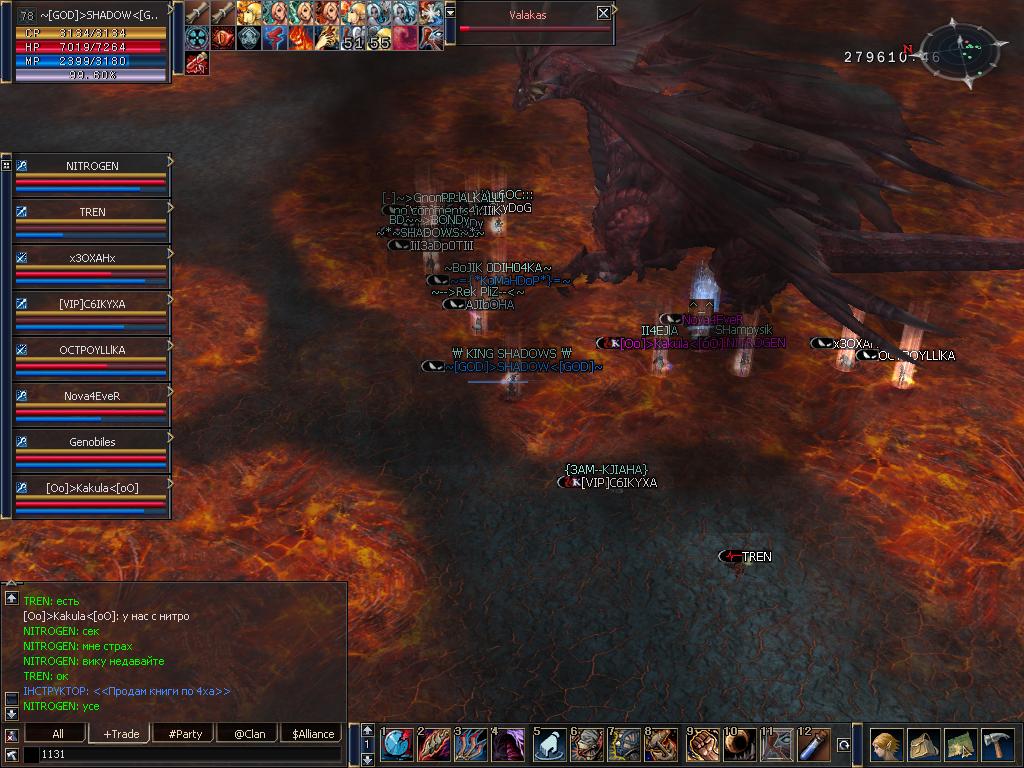The height and width of the screenshot is (768, 1024).
Task: Show the @Clan chat tab
Action: pyautogui.click(x=249, y=733)
